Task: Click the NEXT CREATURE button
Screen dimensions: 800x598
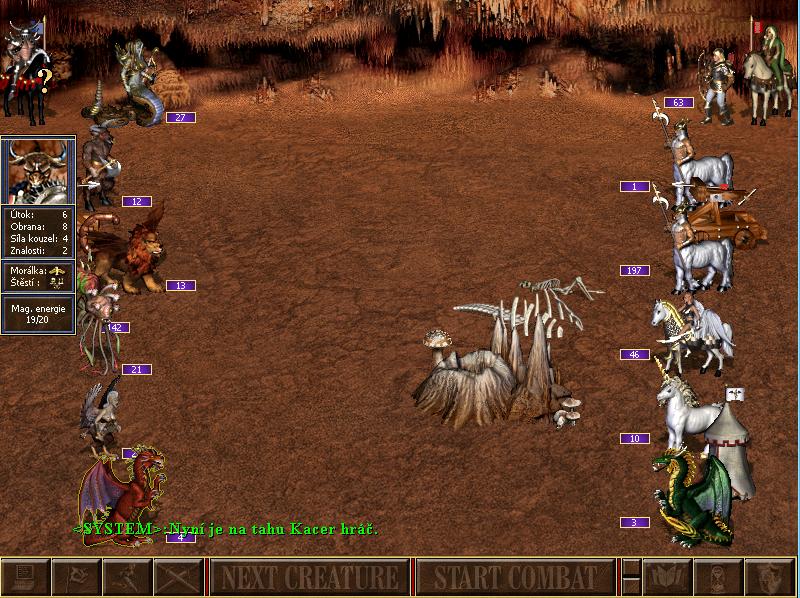Action: (309, 577)
